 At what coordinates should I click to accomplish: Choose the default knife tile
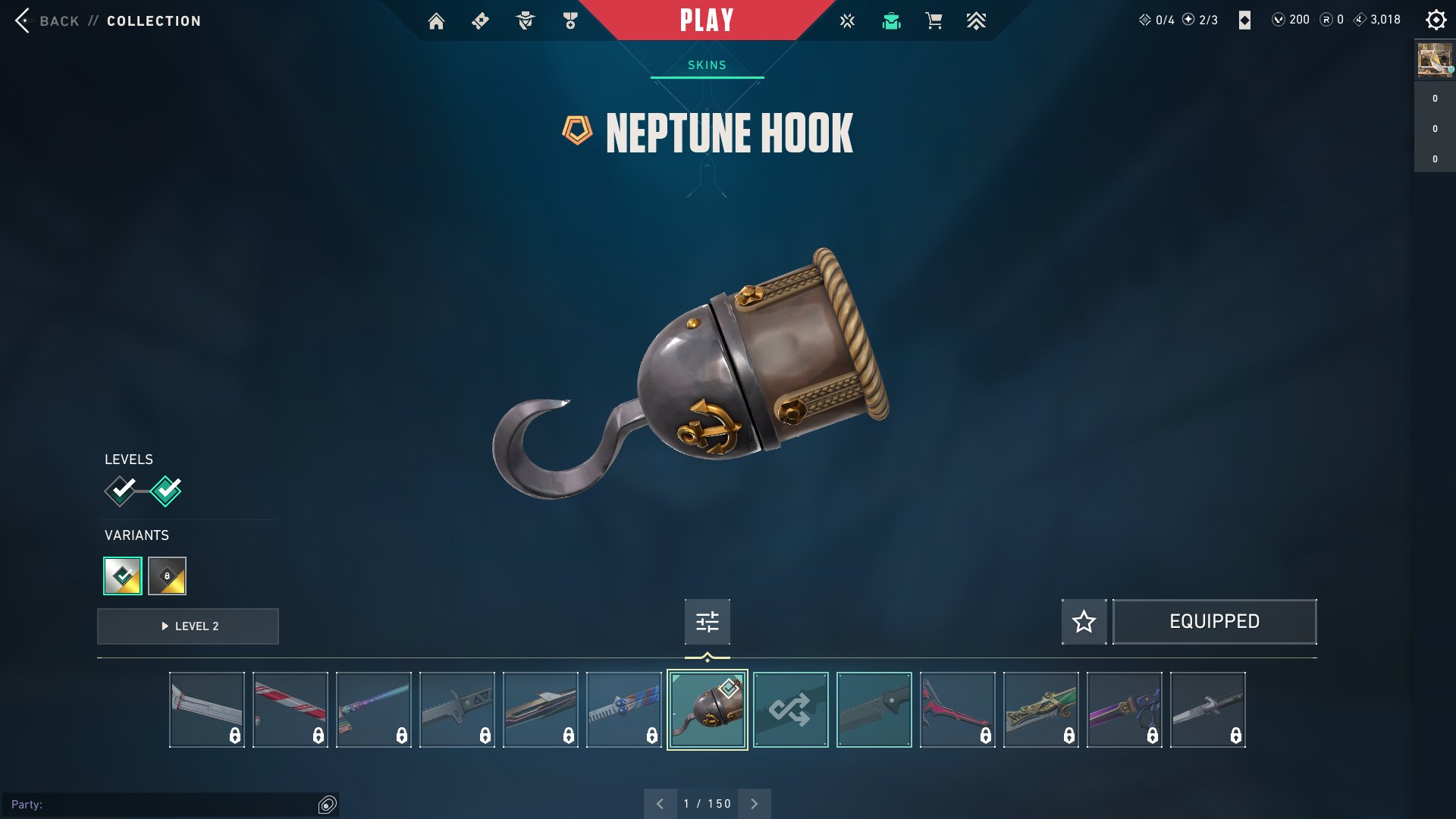pos(874,710)
